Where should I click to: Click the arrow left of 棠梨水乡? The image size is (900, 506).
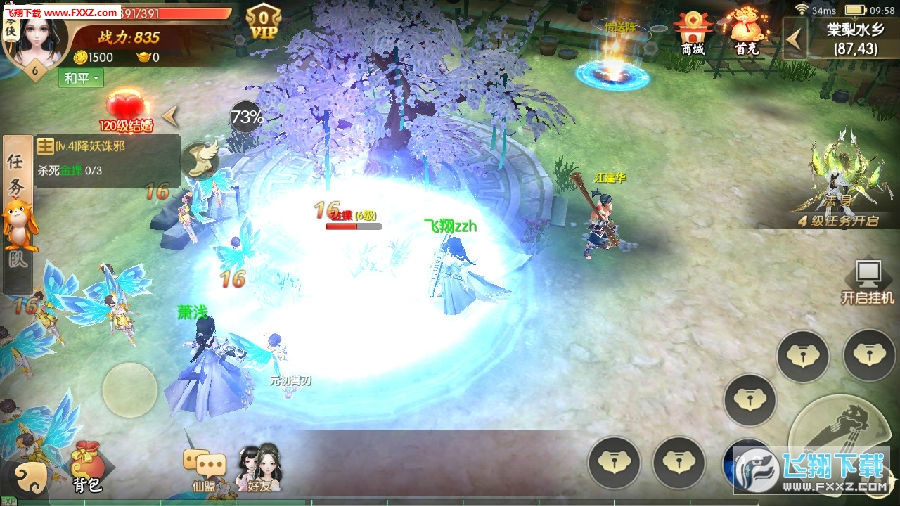[796, 38]
